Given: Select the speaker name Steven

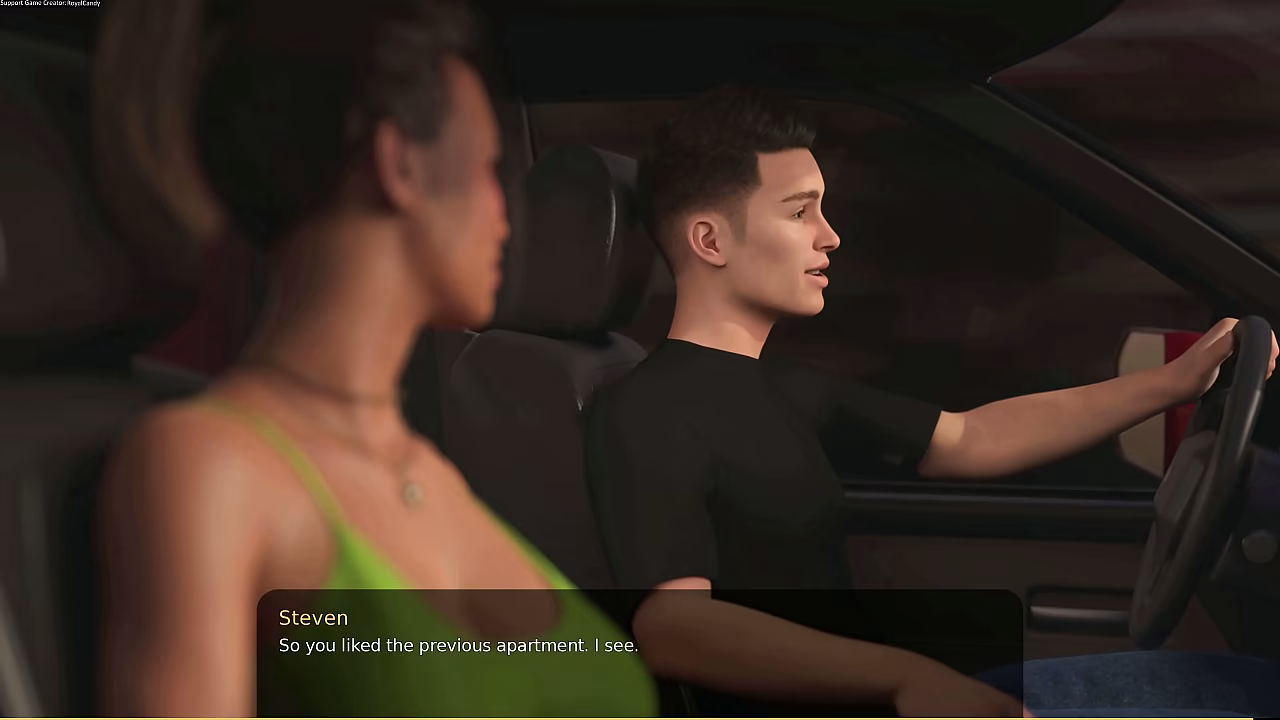Looking at the screenshot, I should pyautogui.click(x=313, y=618).
